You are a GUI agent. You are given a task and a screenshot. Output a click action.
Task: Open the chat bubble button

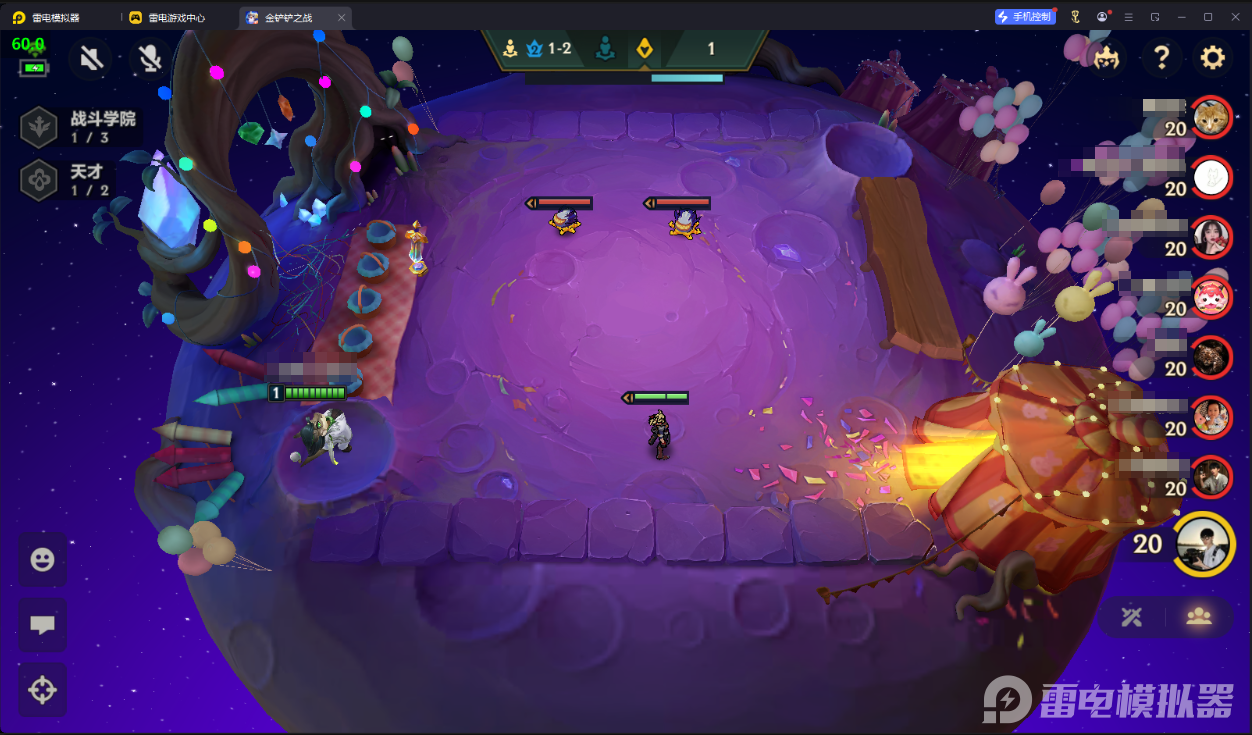42,625
